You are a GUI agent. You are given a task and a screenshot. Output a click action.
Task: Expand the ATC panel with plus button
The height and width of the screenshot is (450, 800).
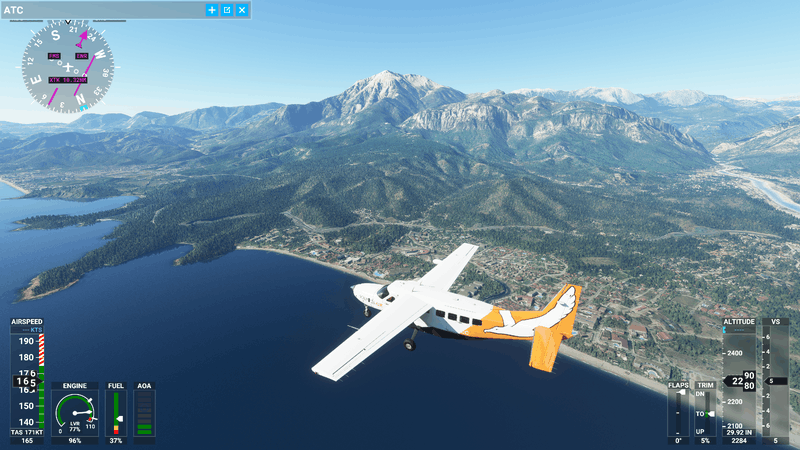click(x=211, y=10)
